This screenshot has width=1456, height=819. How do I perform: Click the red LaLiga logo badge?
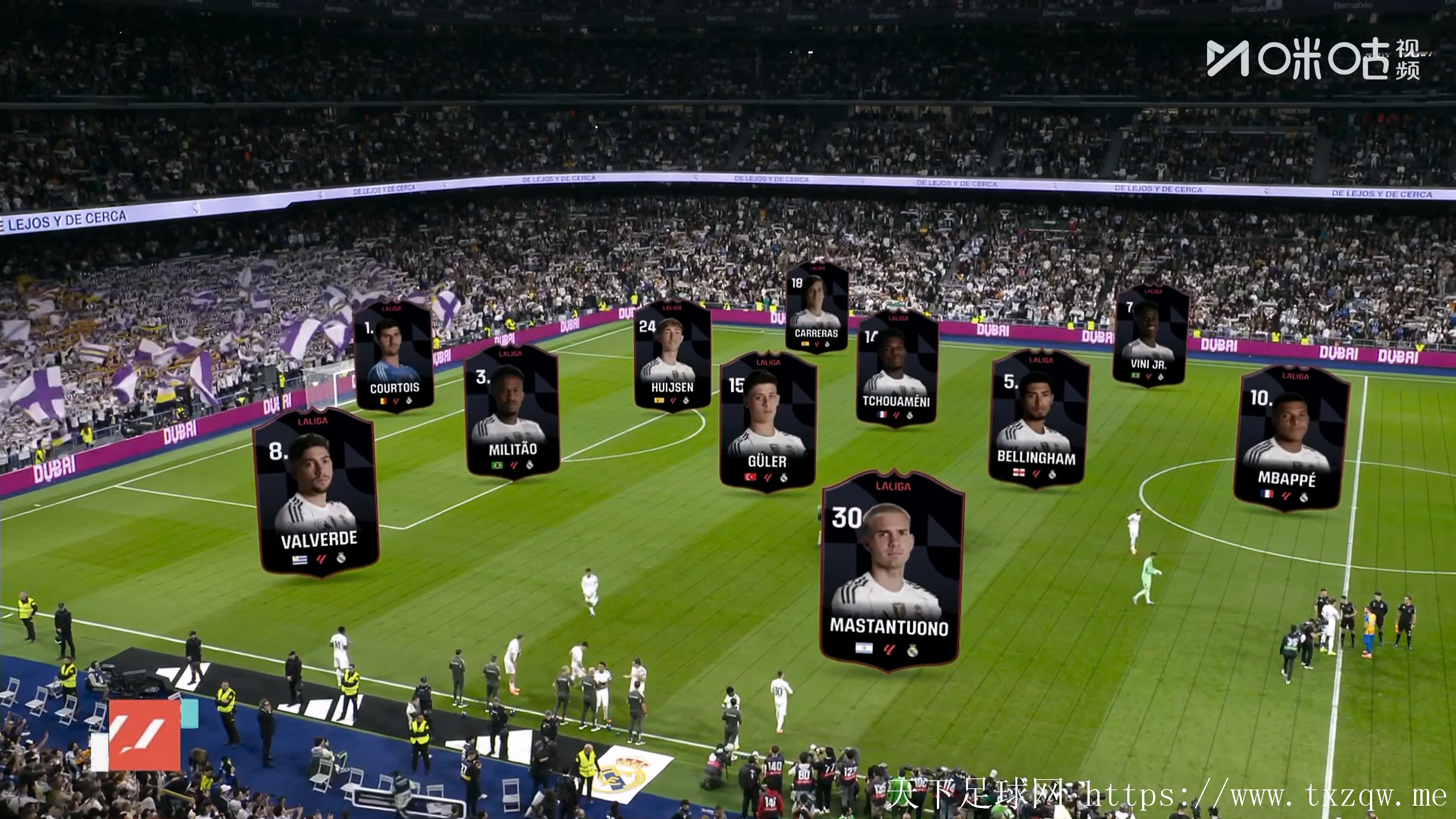(x=144, y=735)
